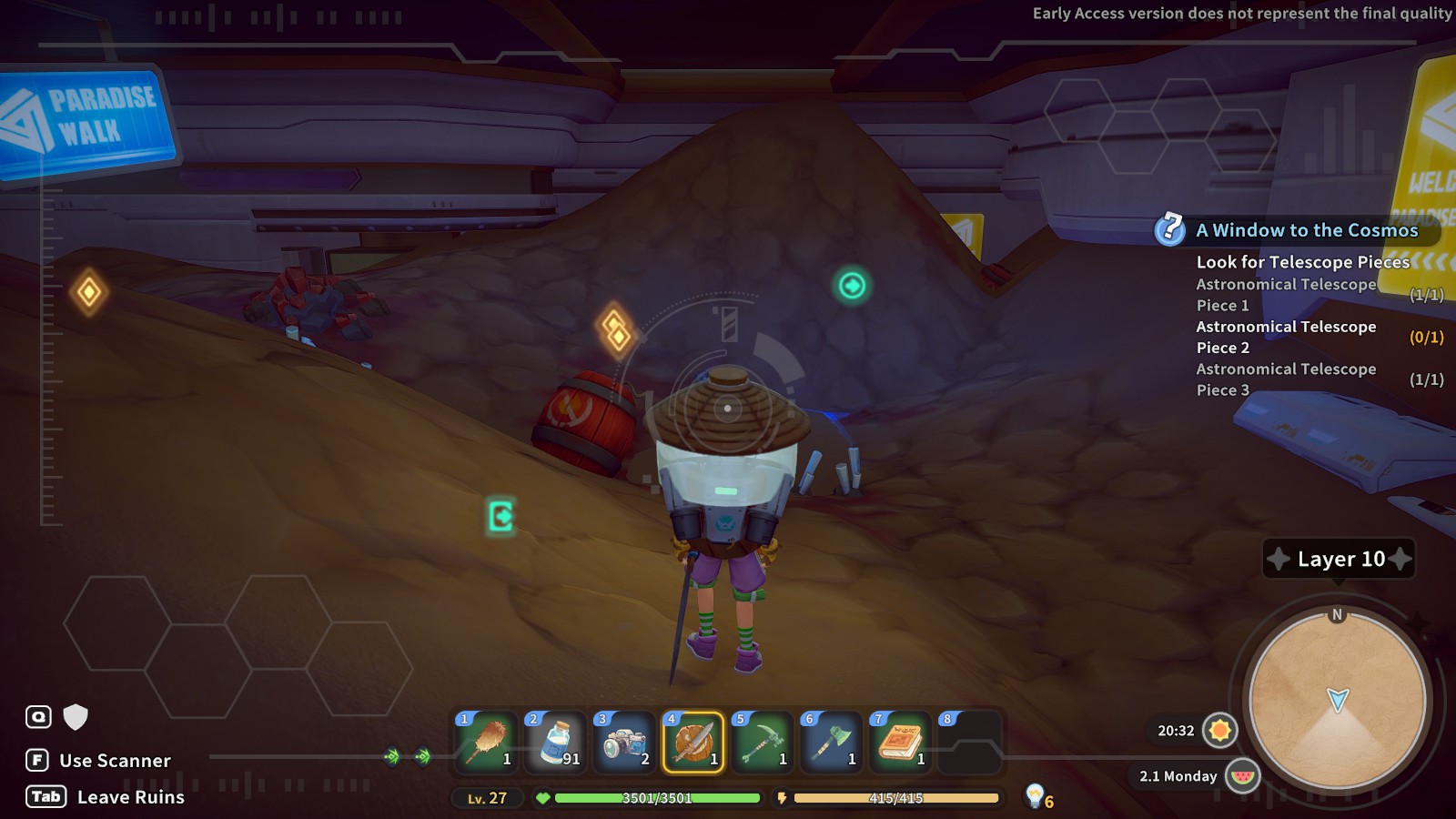Toggle the scanner with Use Scanner control
Image resolution: width=1456 pixels, height=819 pixels.
point(113,761)
